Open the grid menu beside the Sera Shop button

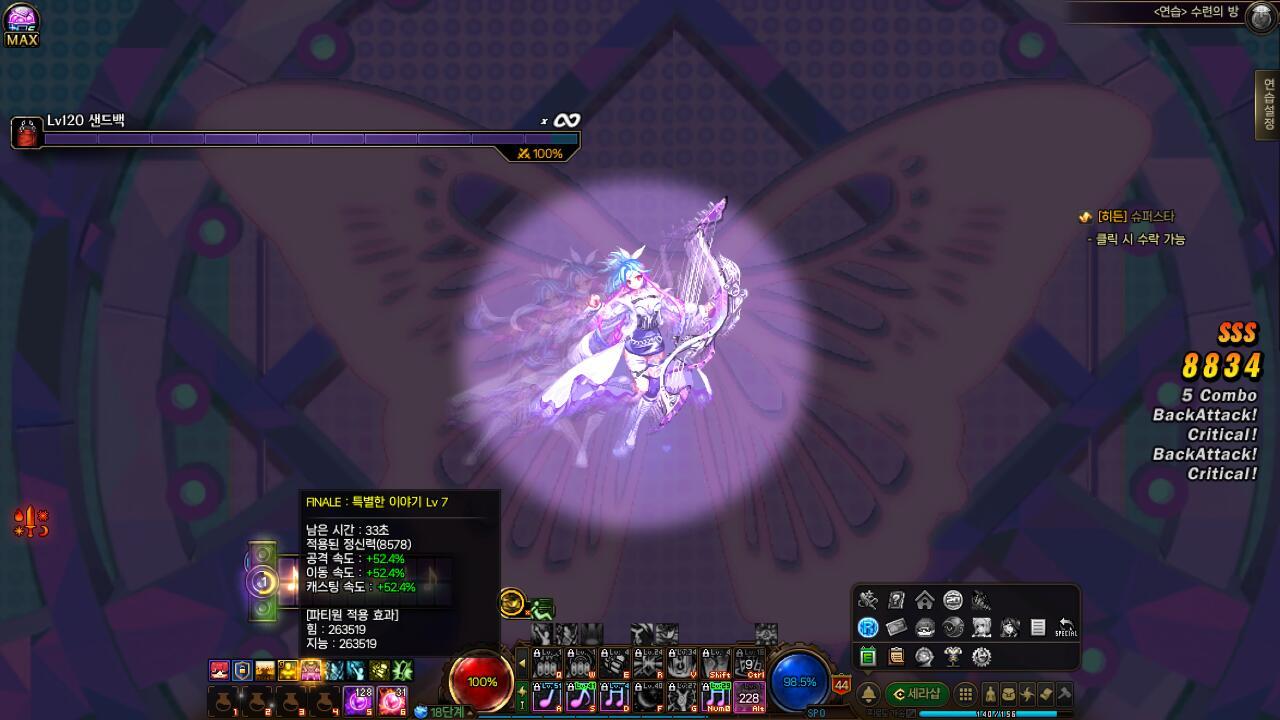964,693
